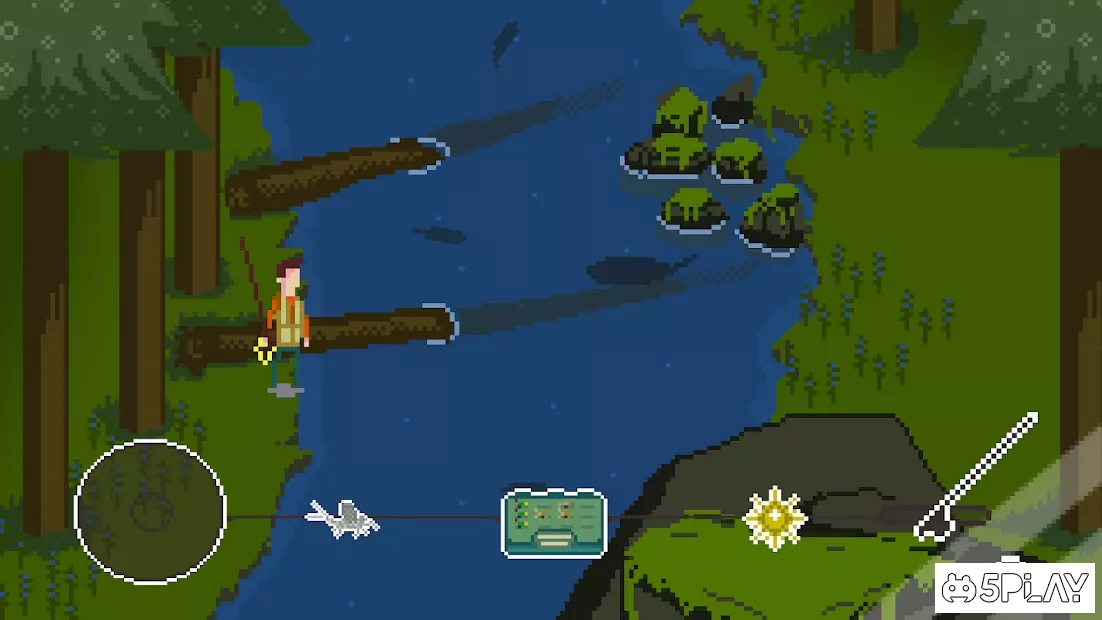
Task: Open the green fly tackle box
Action: pos(553,522)
